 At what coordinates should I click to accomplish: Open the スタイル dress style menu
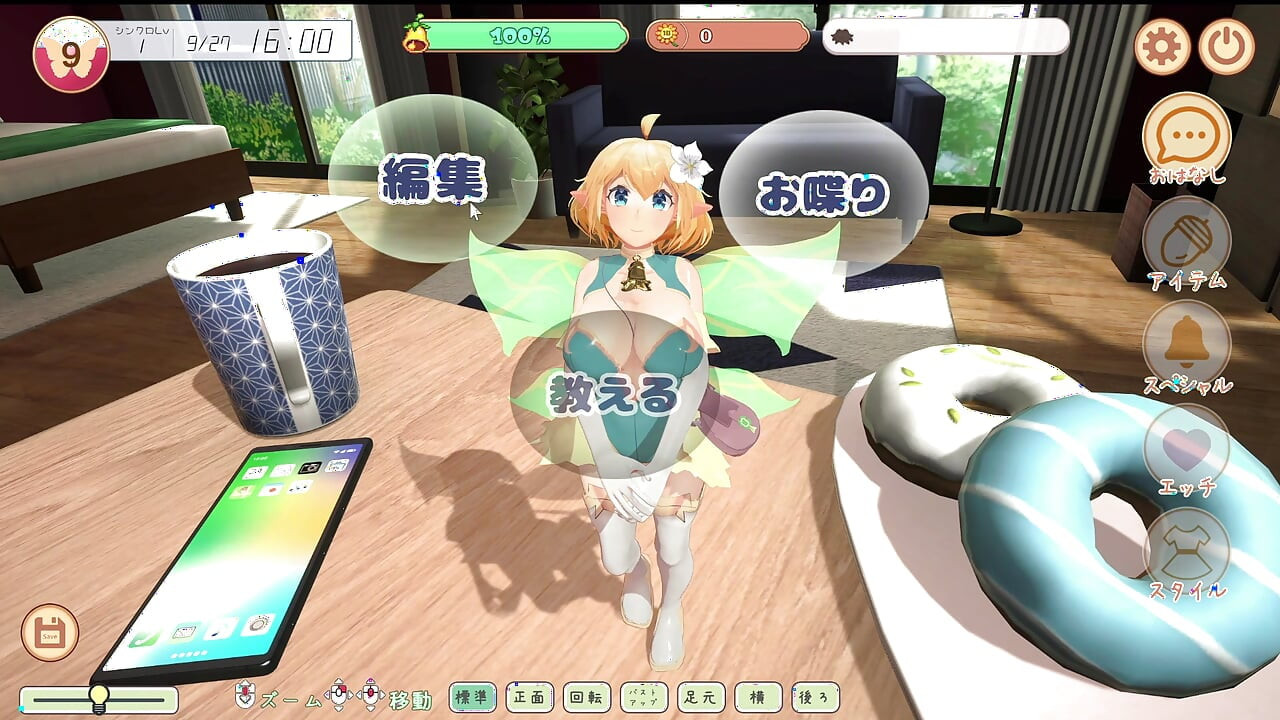(x=1186, y=552)
